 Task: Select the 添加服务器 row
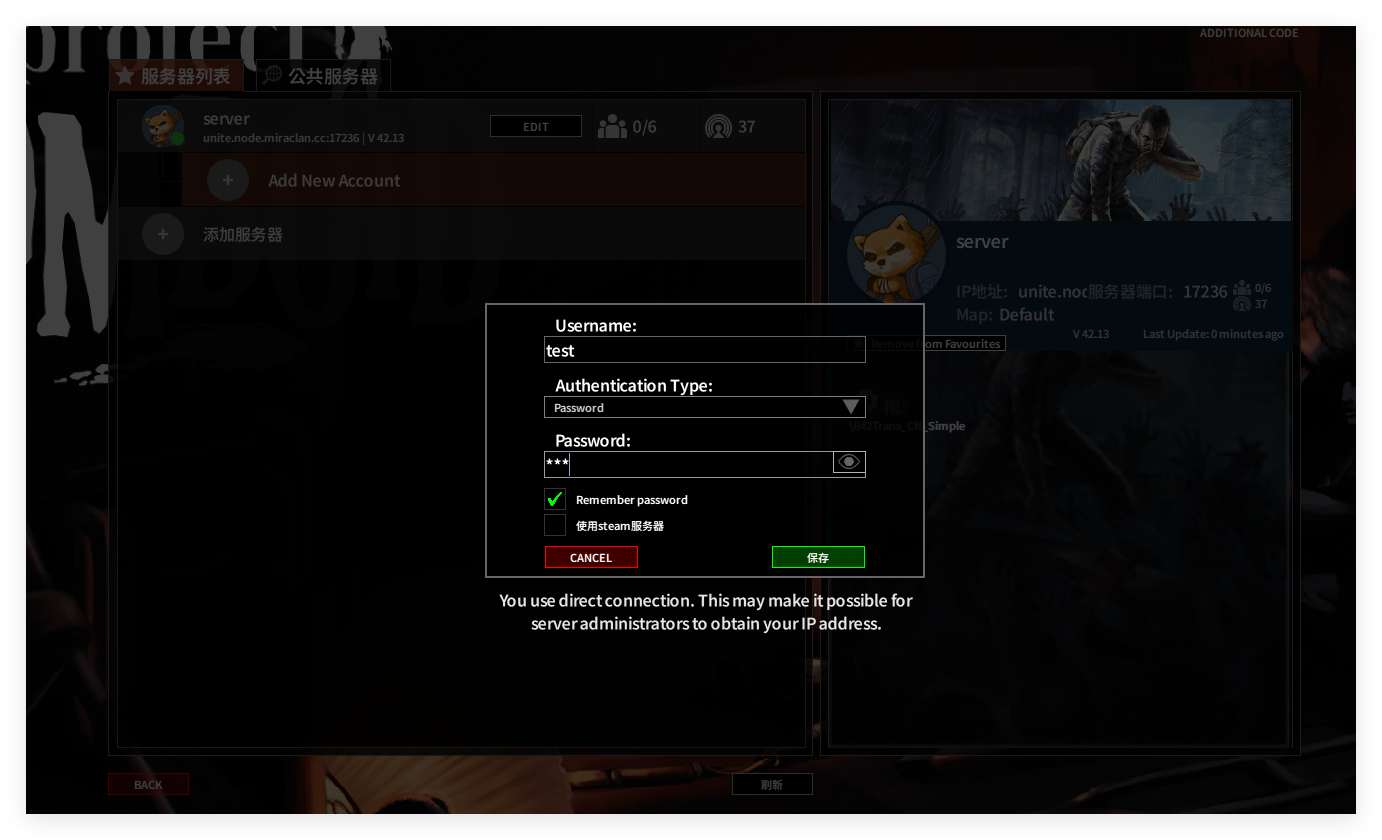pos(243,235)
